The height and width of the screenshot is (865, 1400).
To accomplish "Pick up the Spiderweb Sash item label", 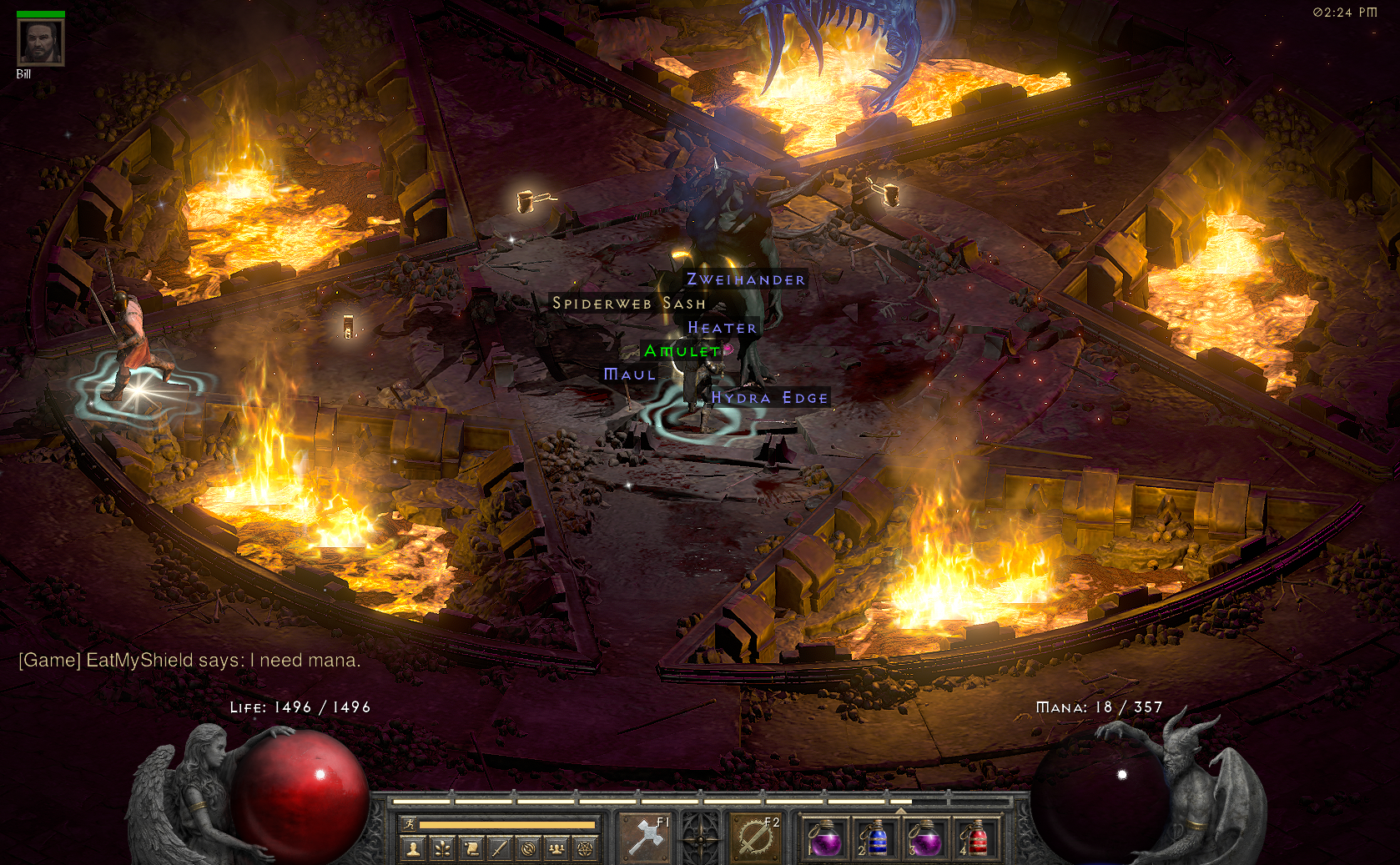I will coord(629,304).
